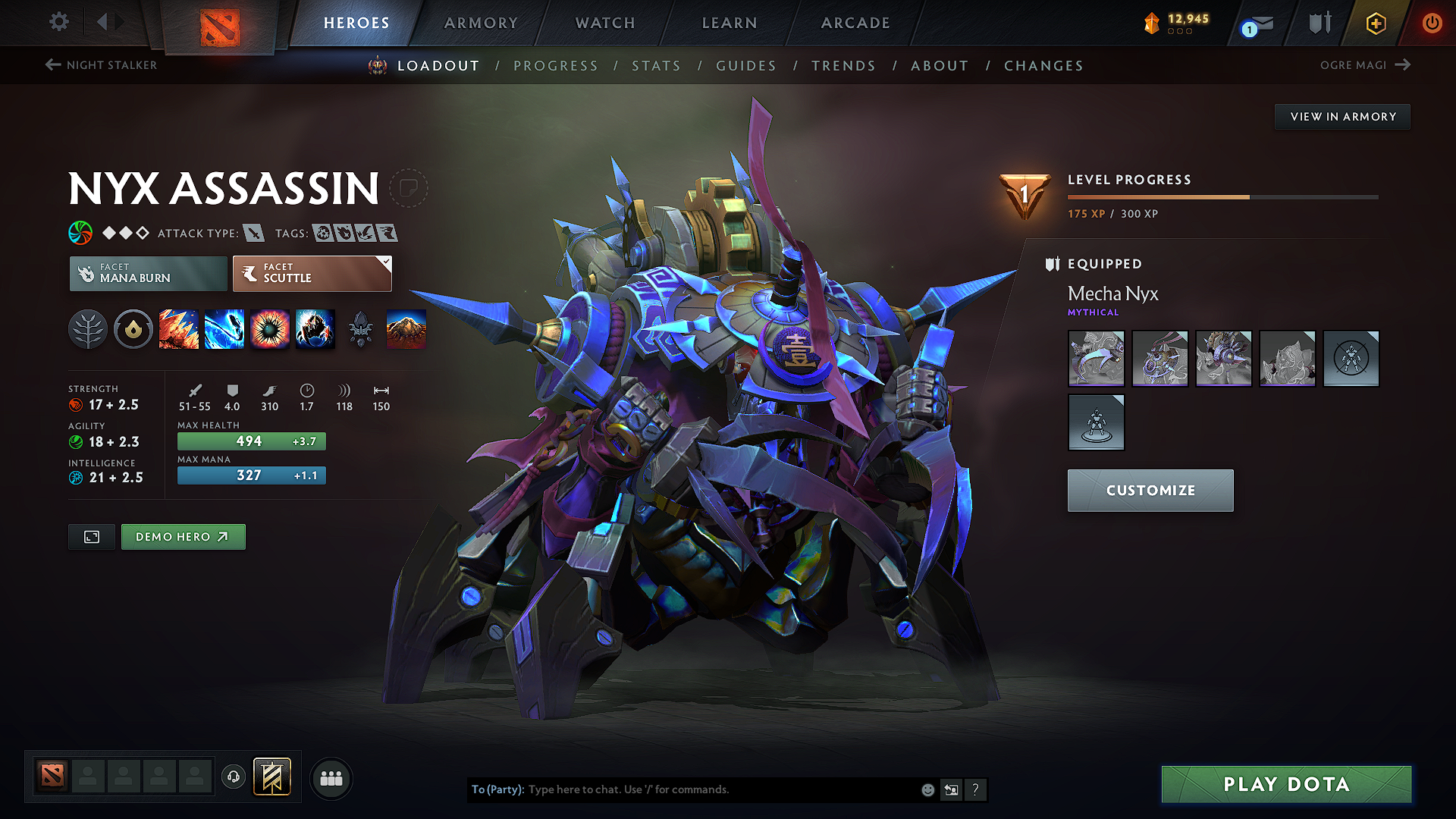Select the Mana Burn ability icon

pos(224,329)
